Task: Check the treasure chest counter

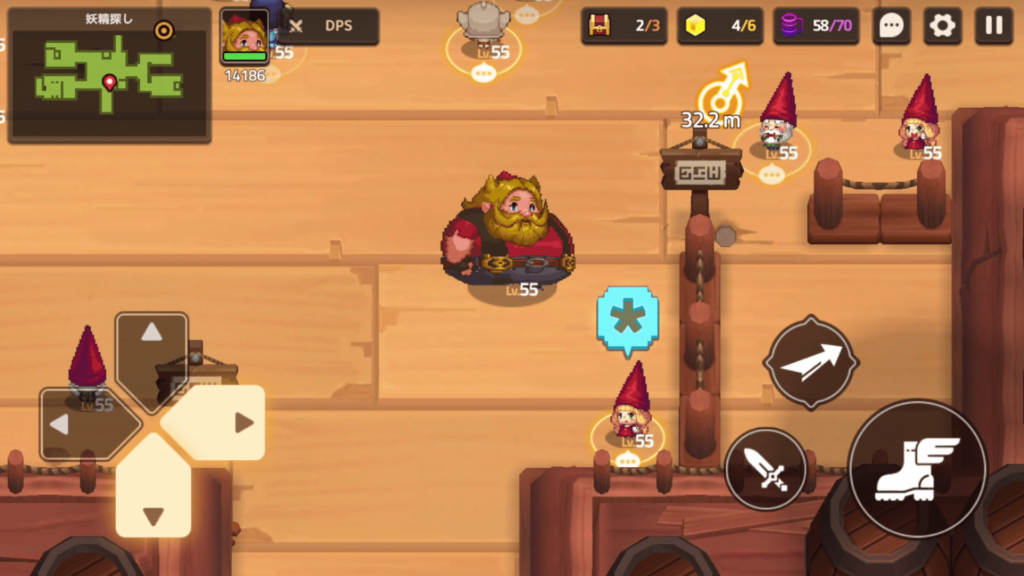Action: 624,26
